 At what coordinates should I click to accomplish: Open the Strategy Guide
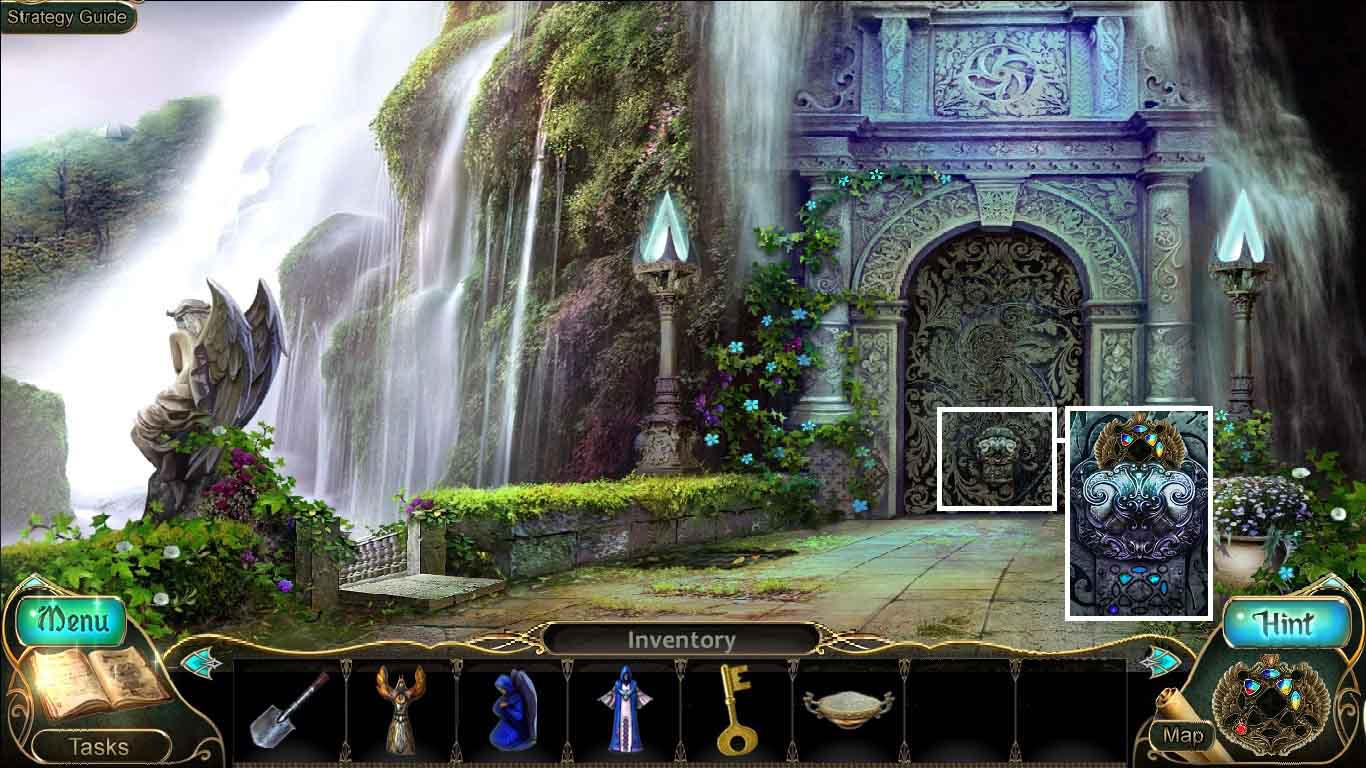click(x=66, y=16)
